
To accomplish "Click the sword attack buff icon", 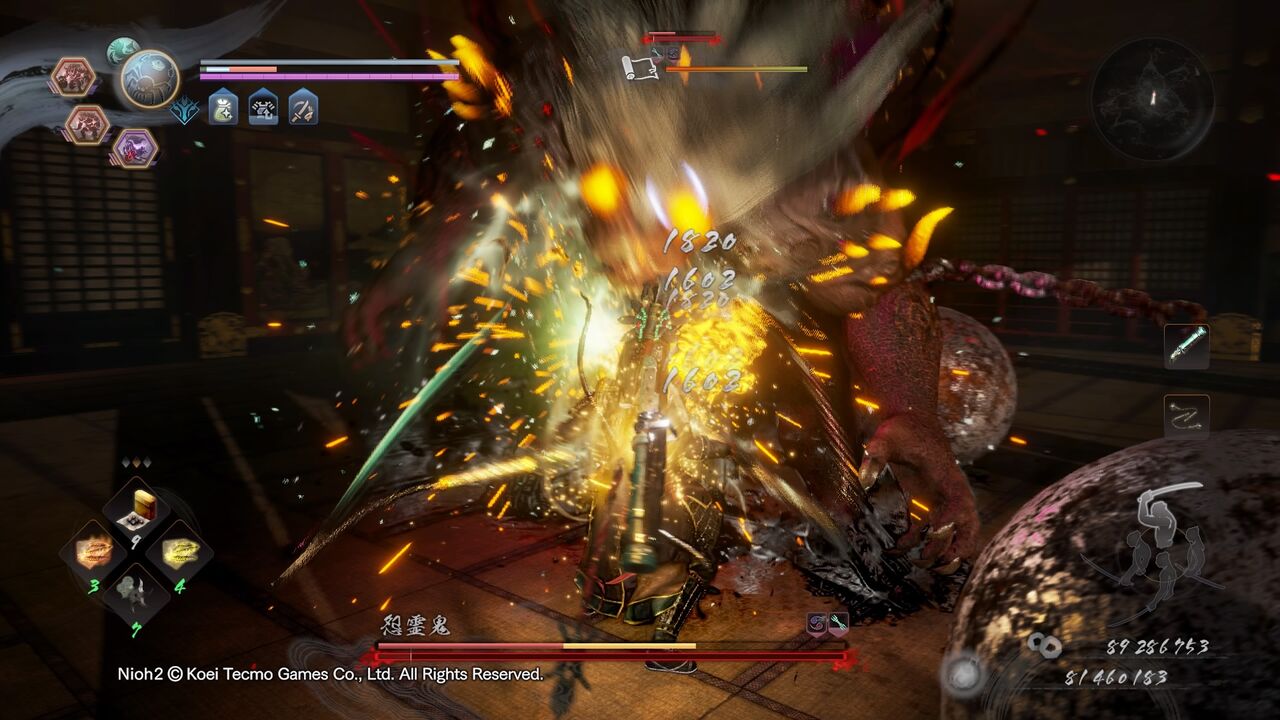I will point(302,109).
